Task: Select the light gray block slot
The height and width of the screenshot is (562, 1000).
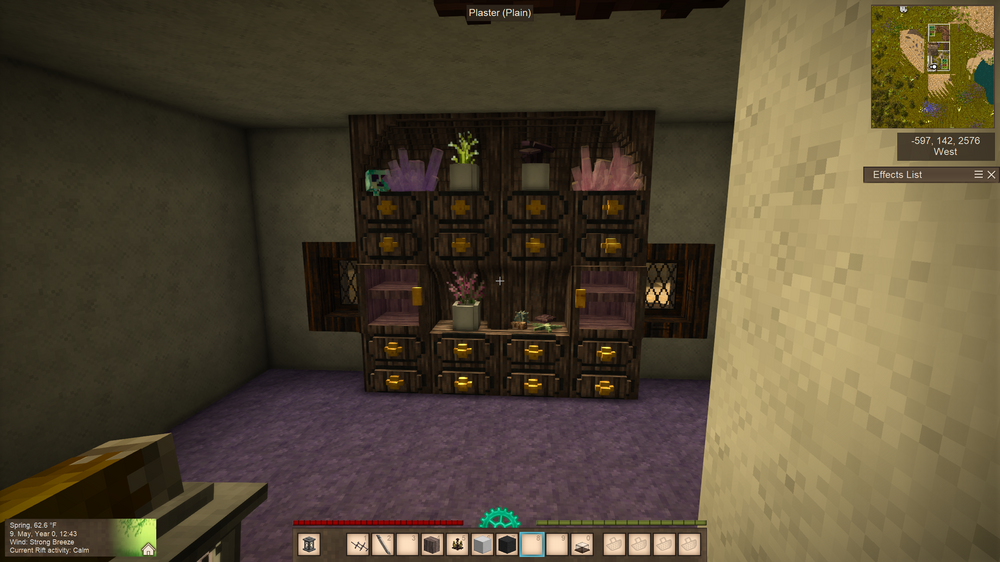Action: 482,545
